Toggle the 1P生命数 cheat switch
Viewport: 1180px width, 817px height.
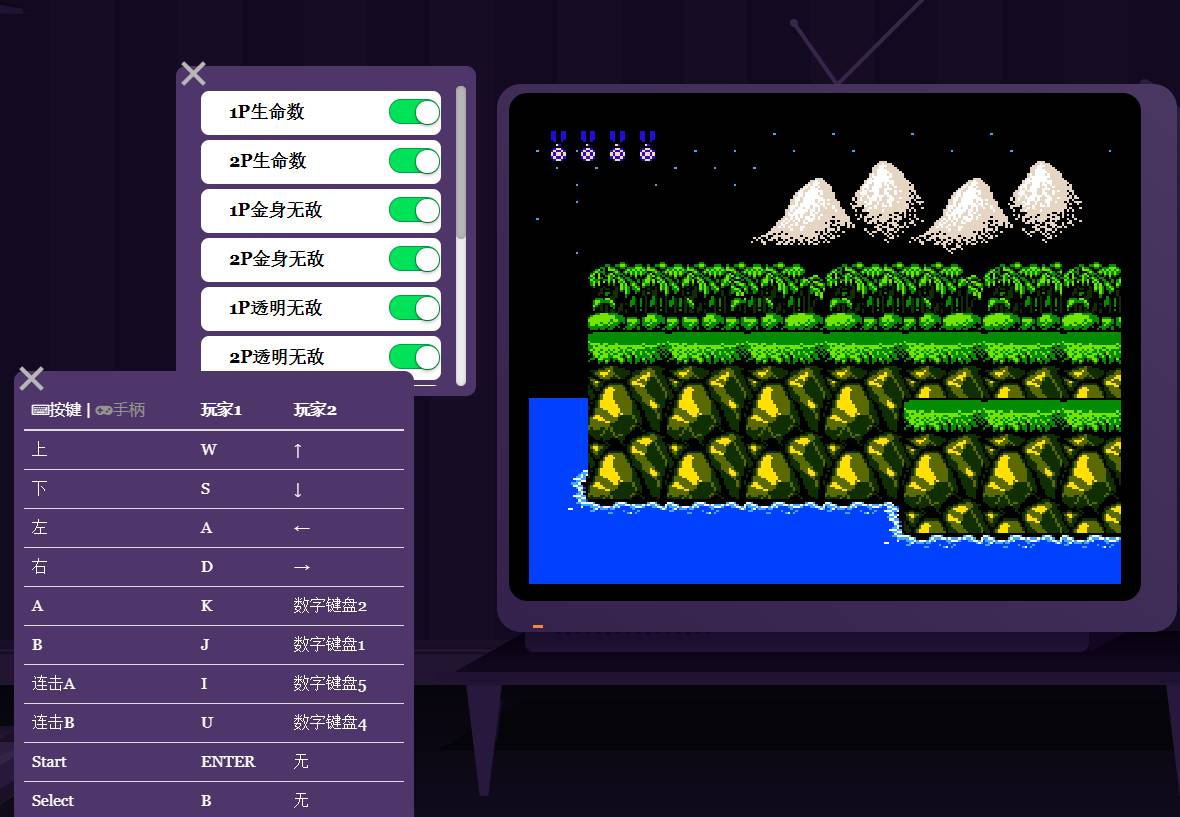click(x=414, y=112)
